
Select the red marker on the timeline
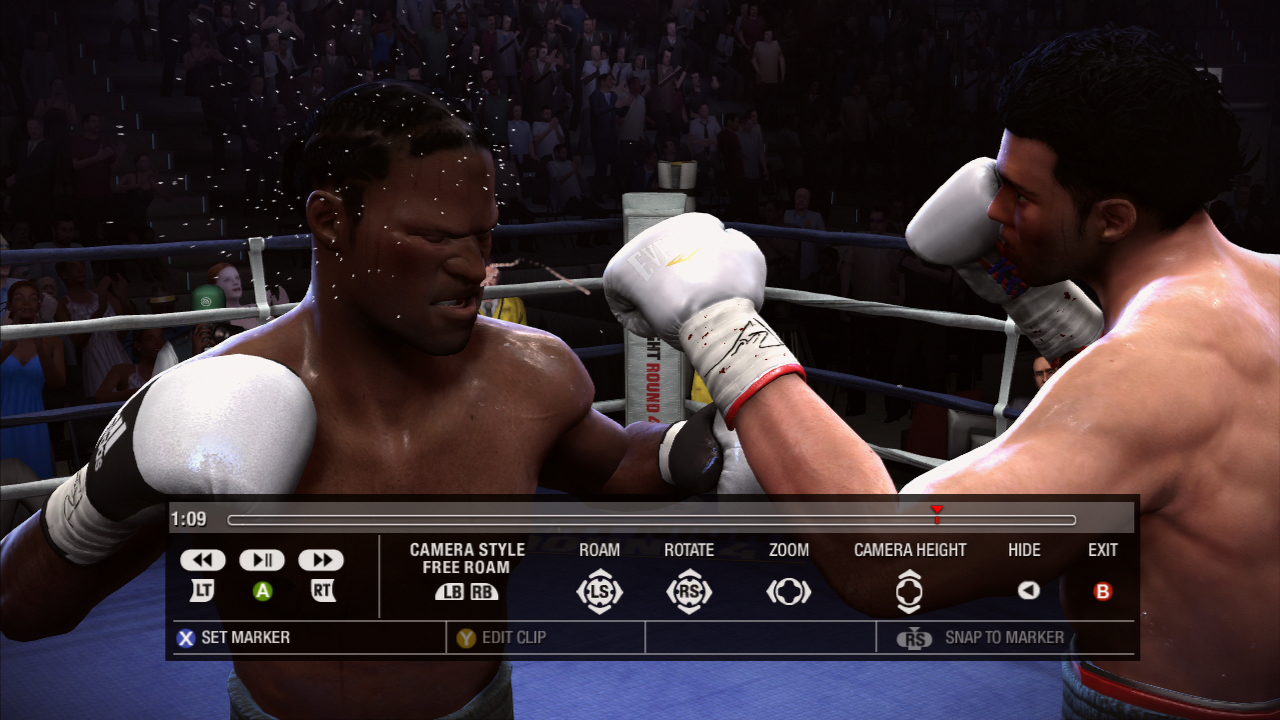[937, 511]
